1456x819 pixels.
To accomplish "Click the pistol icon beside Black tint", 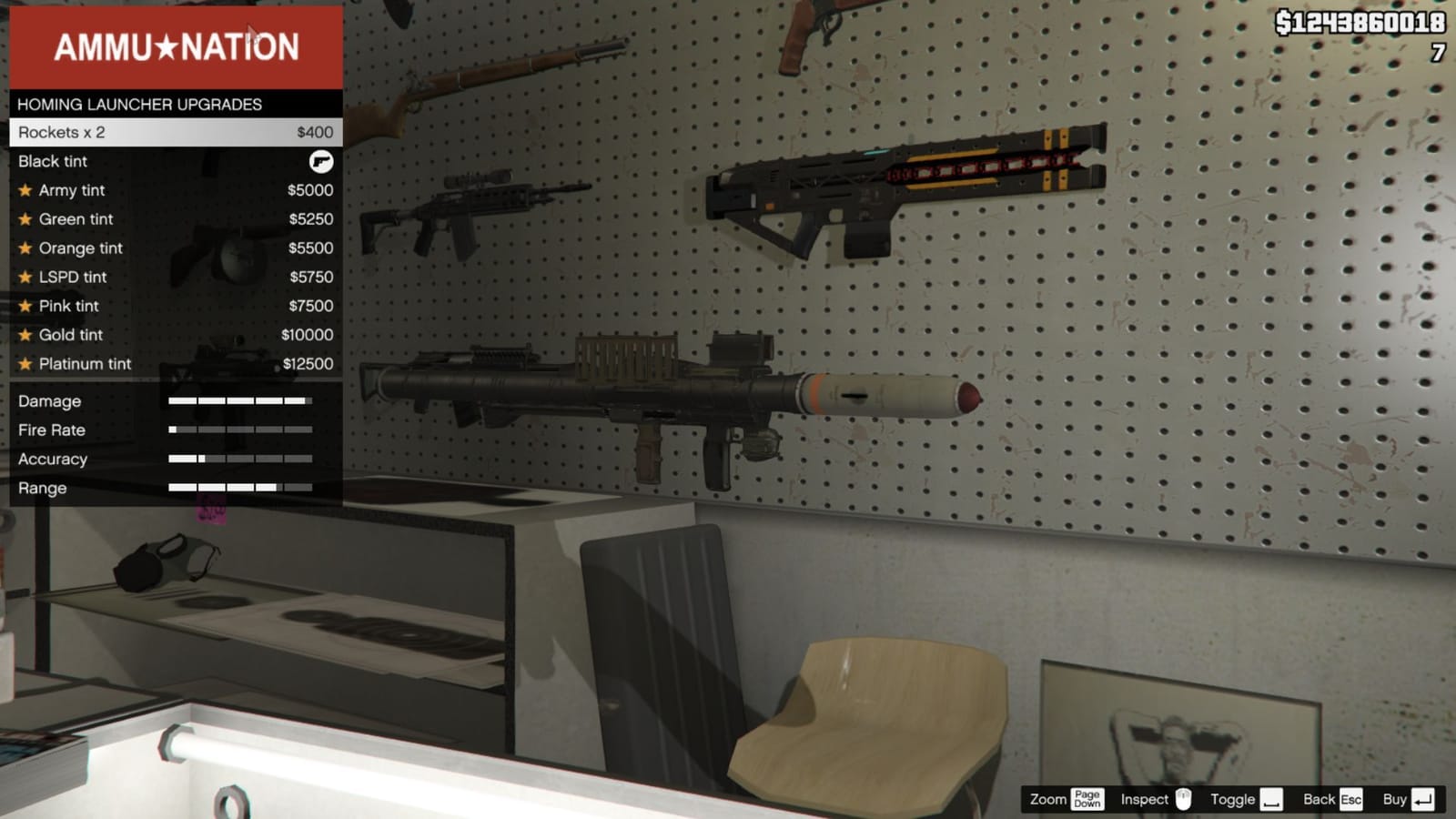I will pyautogui.click(x=320, y=161).
